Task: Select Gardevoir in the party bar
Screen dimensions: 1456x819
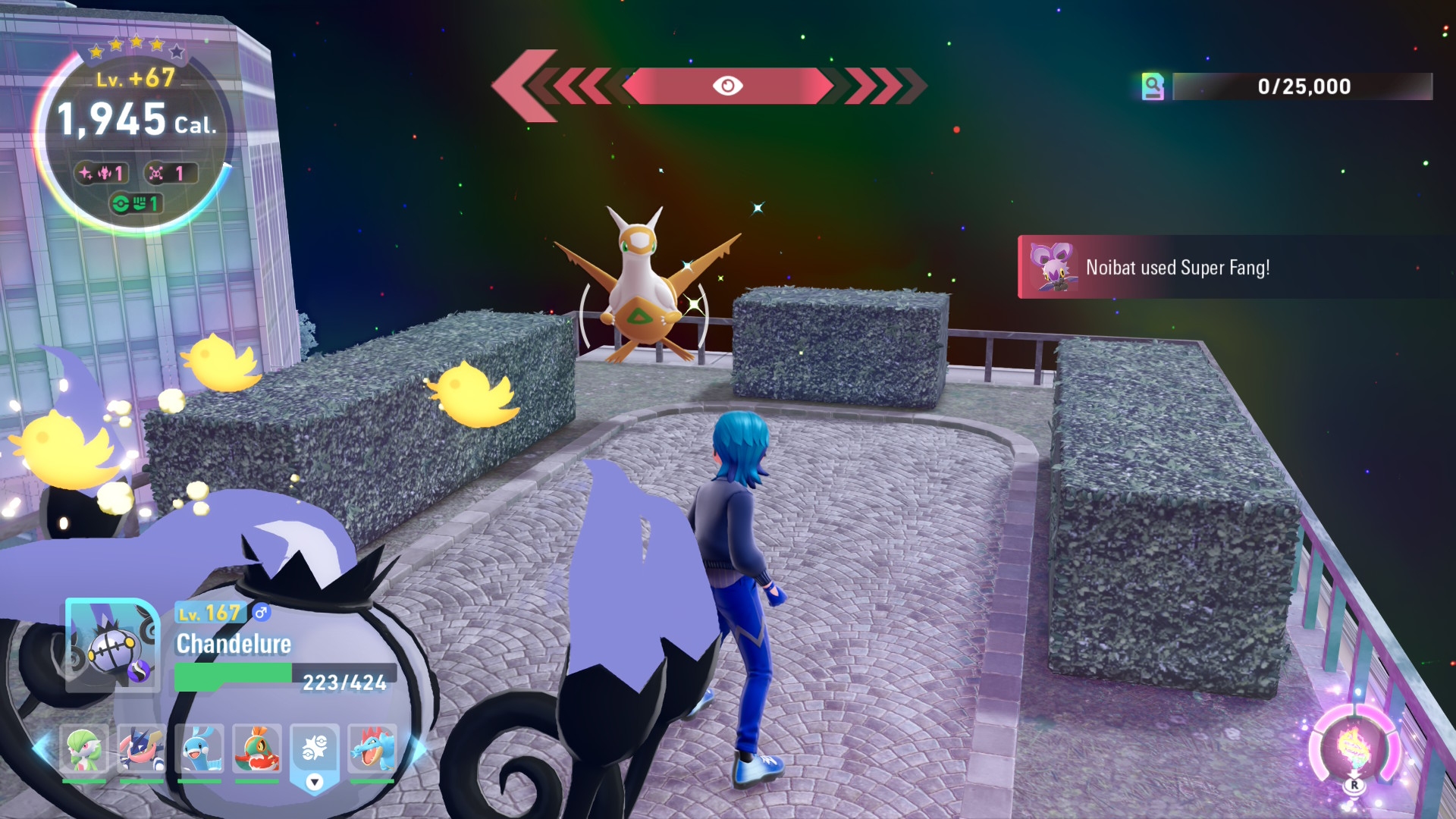Action: pyautogui.click(x=83, y=749)
